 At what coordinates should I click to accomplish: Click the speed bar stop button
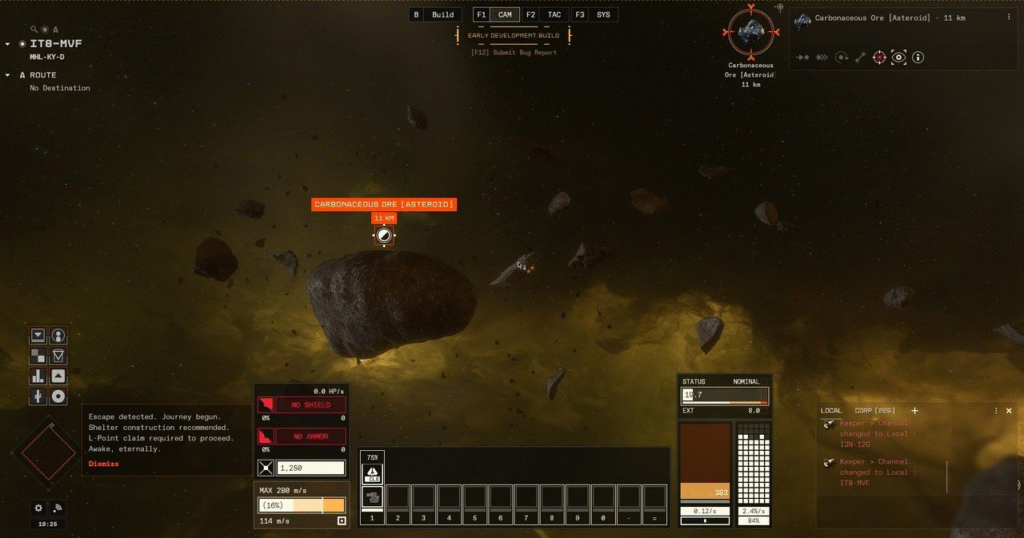341,520
